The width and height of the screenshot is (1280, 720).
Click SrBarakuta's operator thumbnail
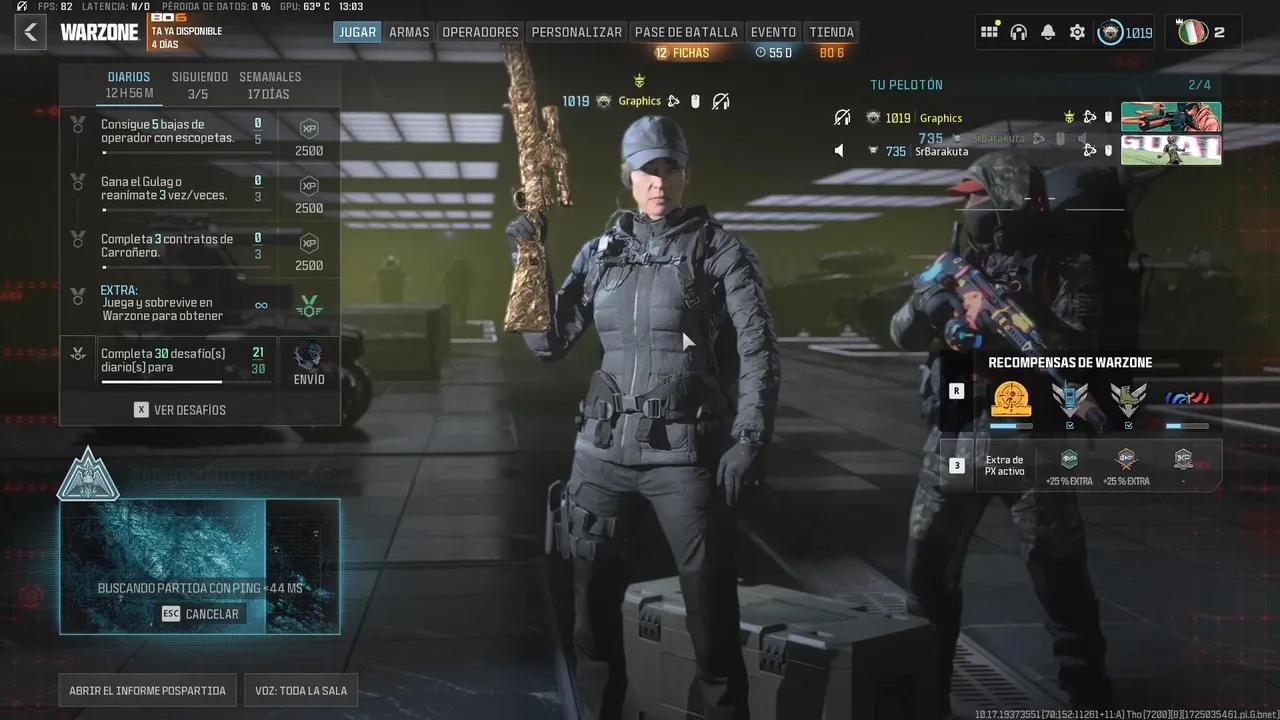tap(1170, 150)
